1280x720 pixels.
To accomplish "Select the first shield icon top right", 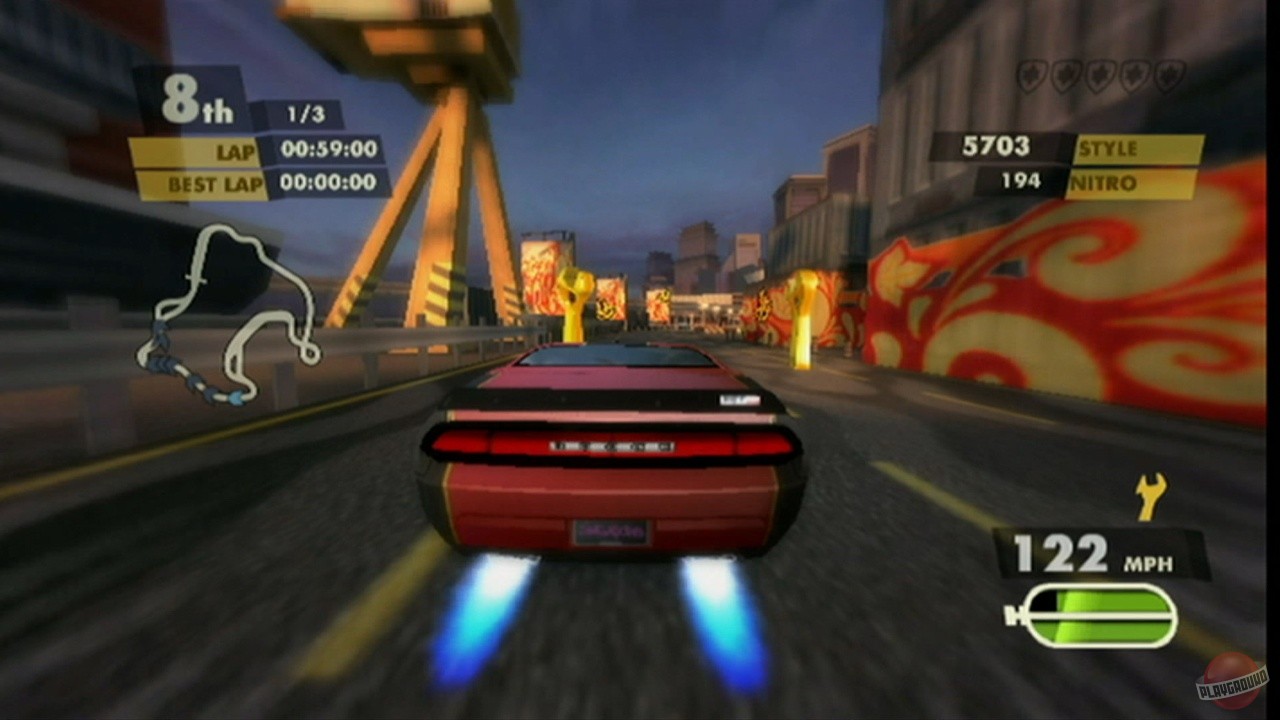I will pos(1030,73).
